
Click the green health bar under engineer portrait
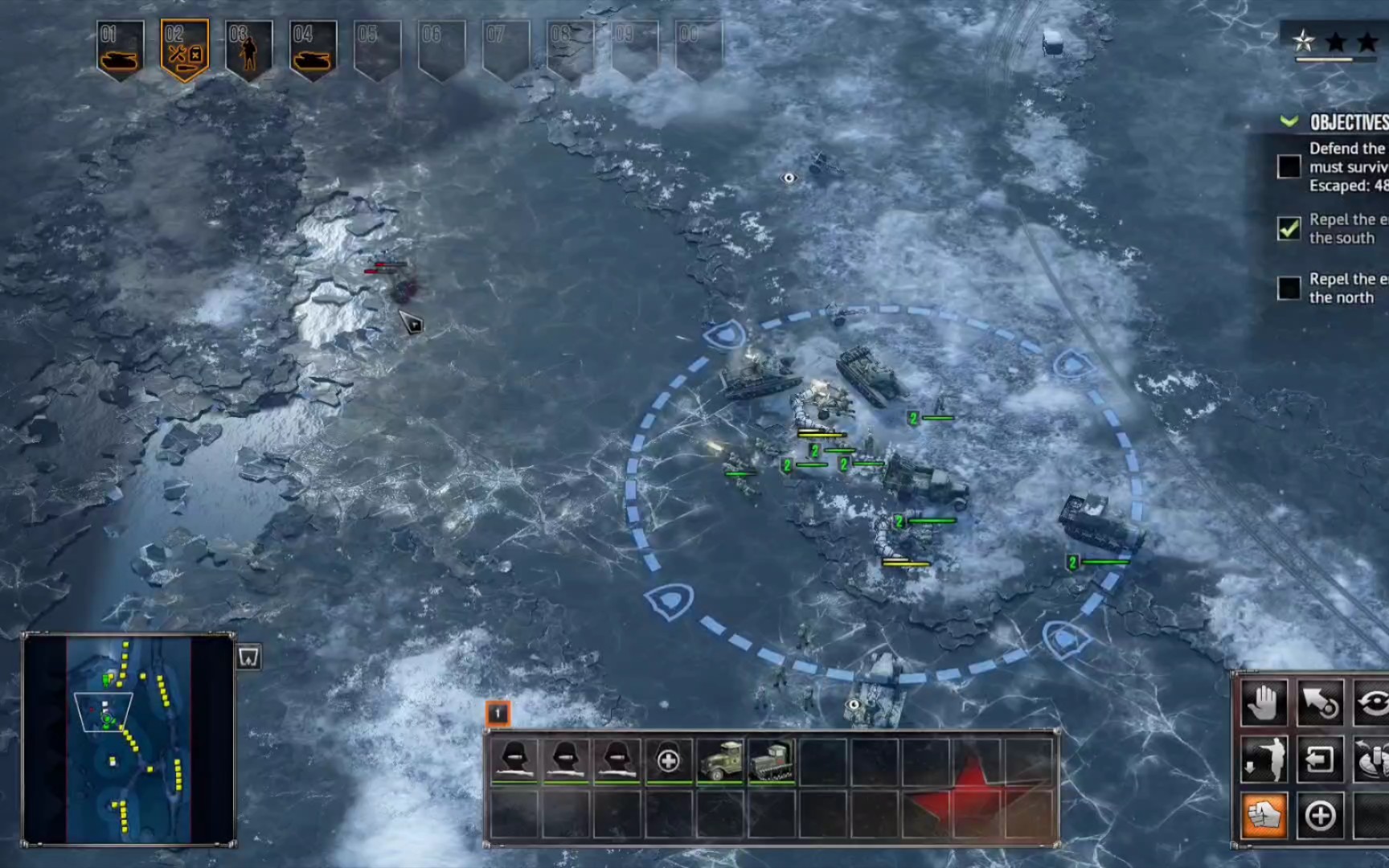514,783
